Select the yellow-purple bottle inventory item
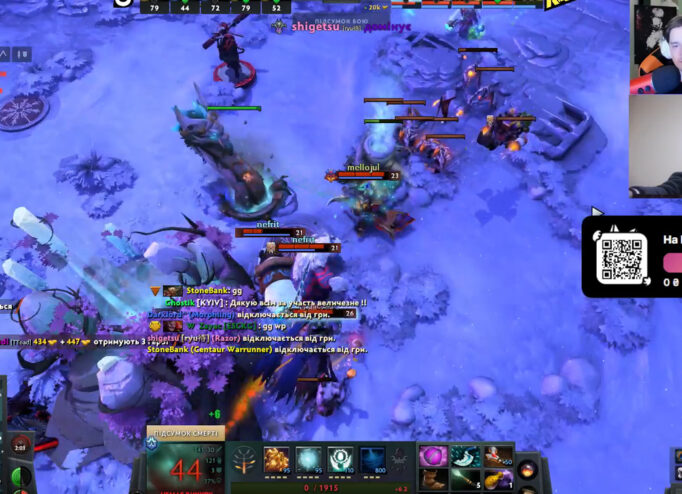This screenshot has height=494, width=682. click(x=497, y=479)
